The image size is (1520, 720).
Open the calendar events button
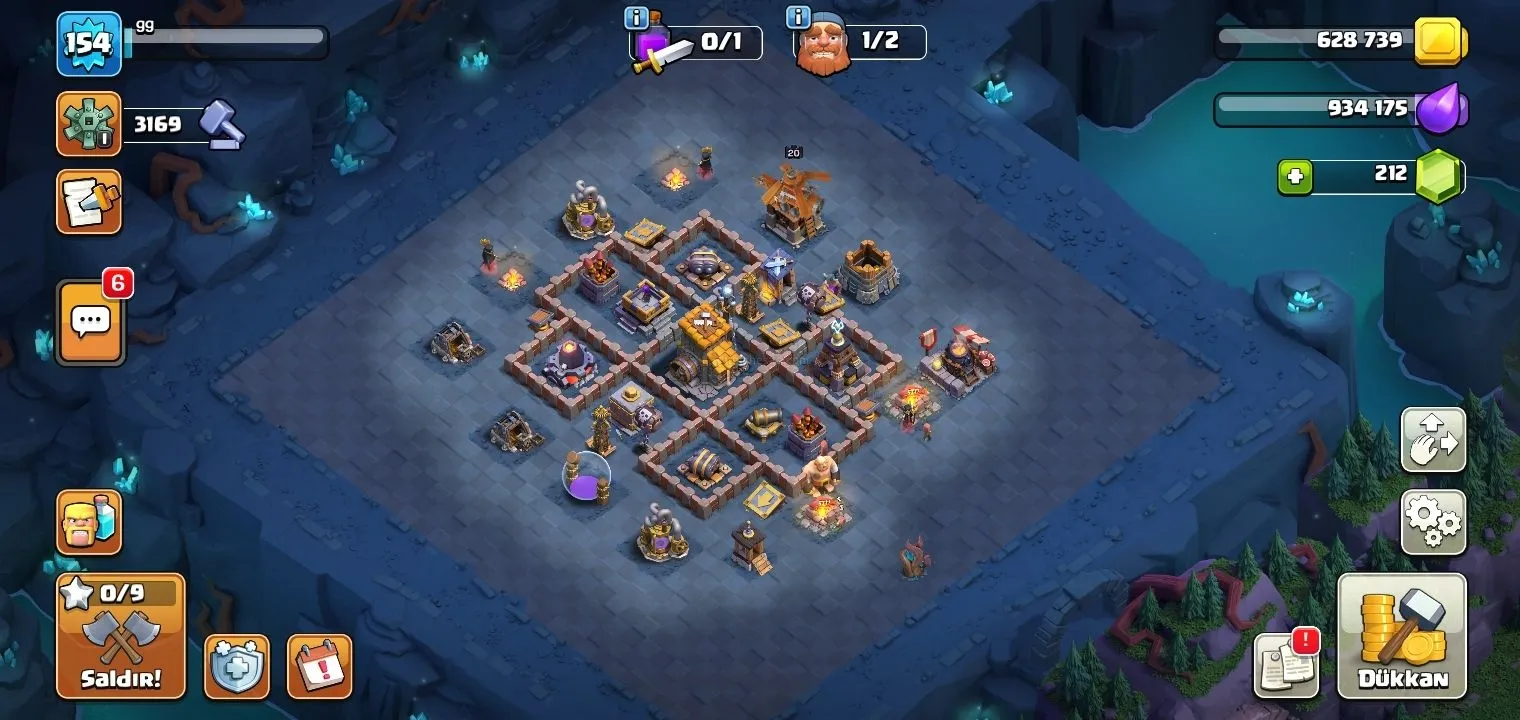pyautogui.click(x=320, y=666)
